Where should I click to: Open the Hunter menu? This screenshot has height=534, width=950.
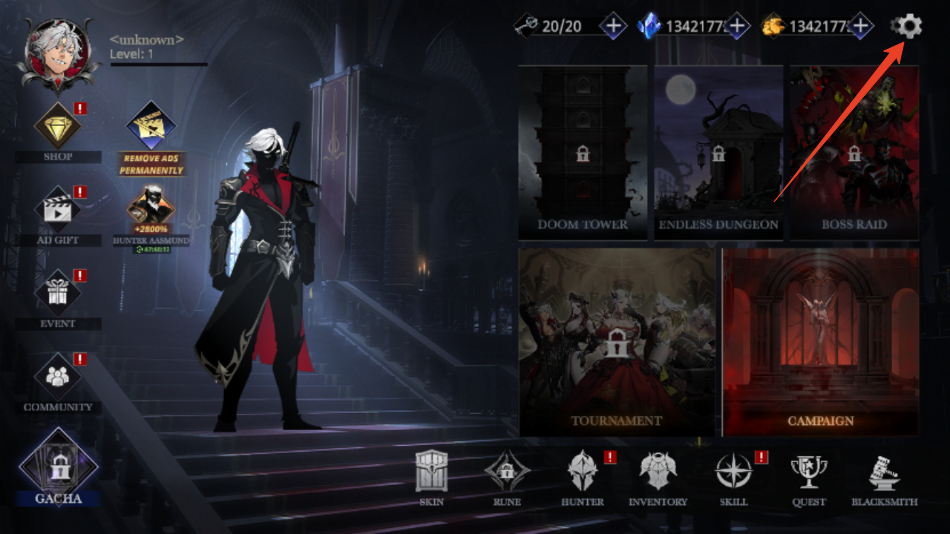pyautogui.click(x=582, y=477)
